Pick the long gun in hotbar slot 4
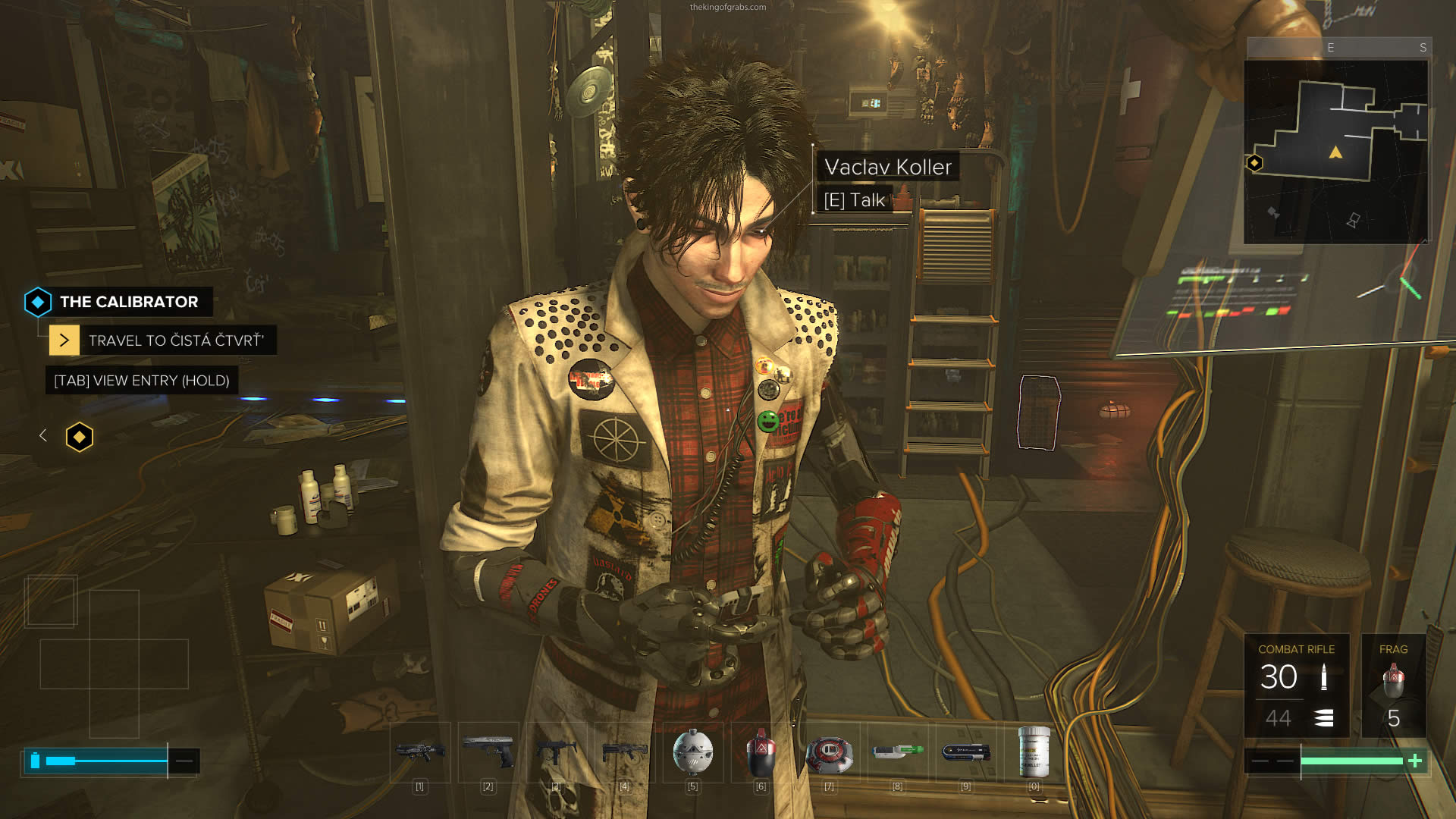 click(624, 752)
